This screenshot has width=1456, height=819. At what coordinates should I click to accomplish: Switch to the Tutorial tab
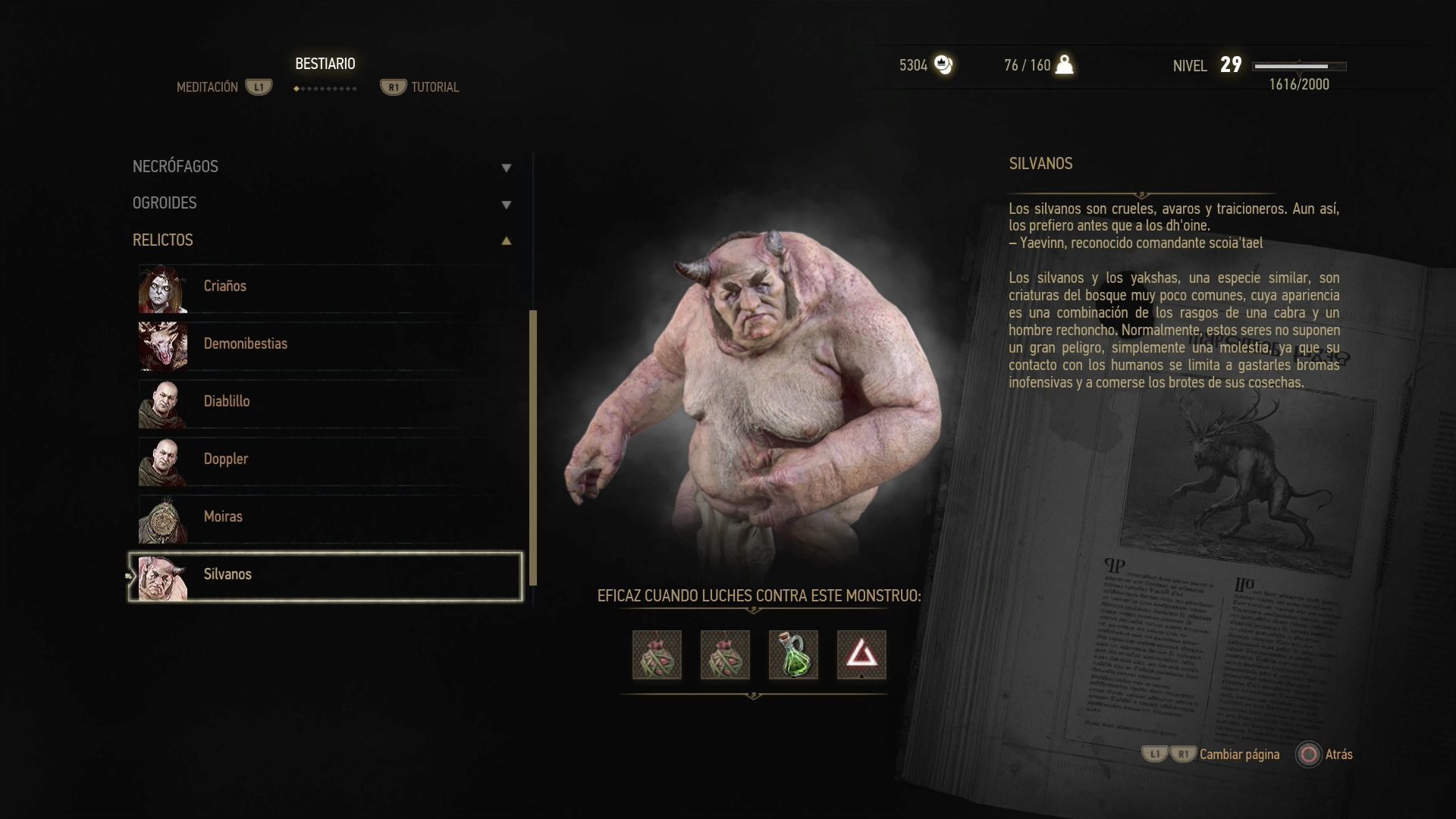tap(435, 88)
